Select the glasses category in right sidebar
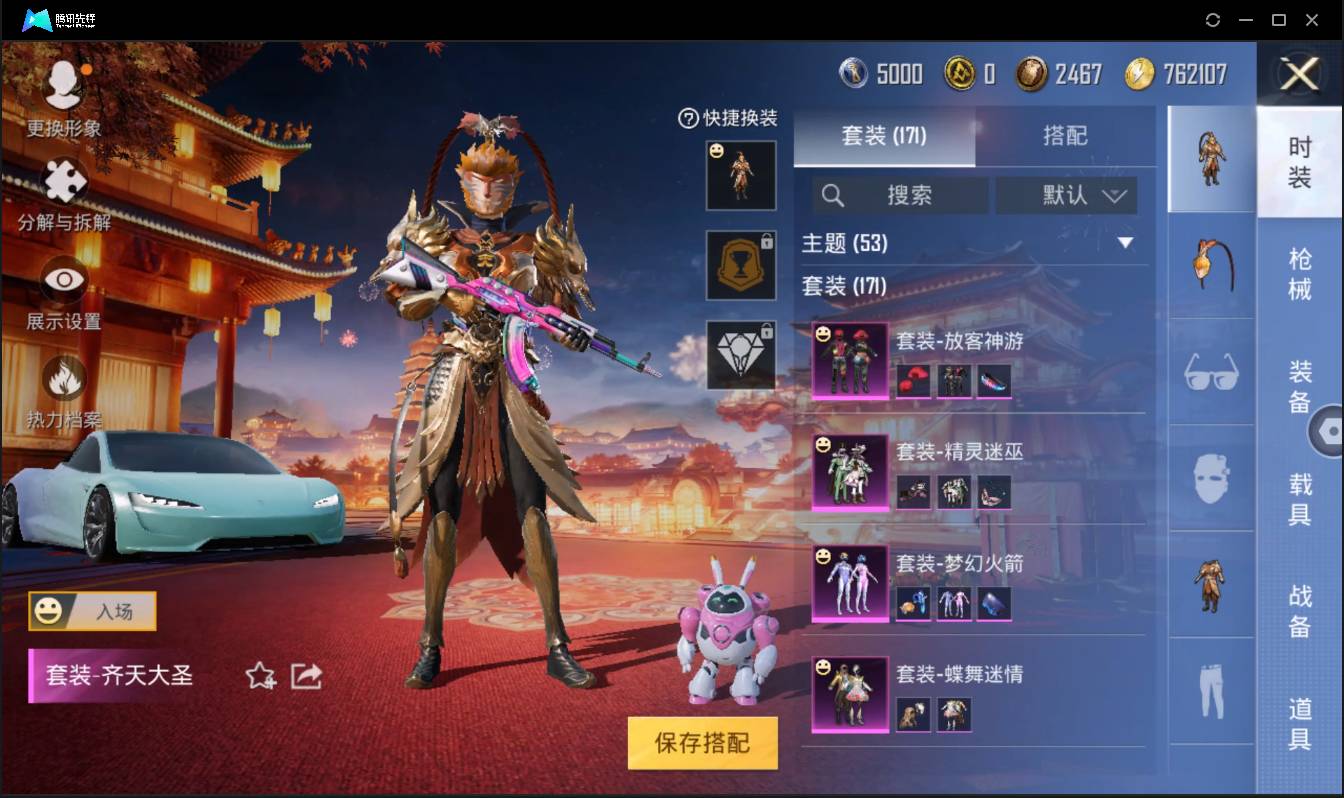The image size is (1344, 798). pyautogui.click(x=1210, y=371)
